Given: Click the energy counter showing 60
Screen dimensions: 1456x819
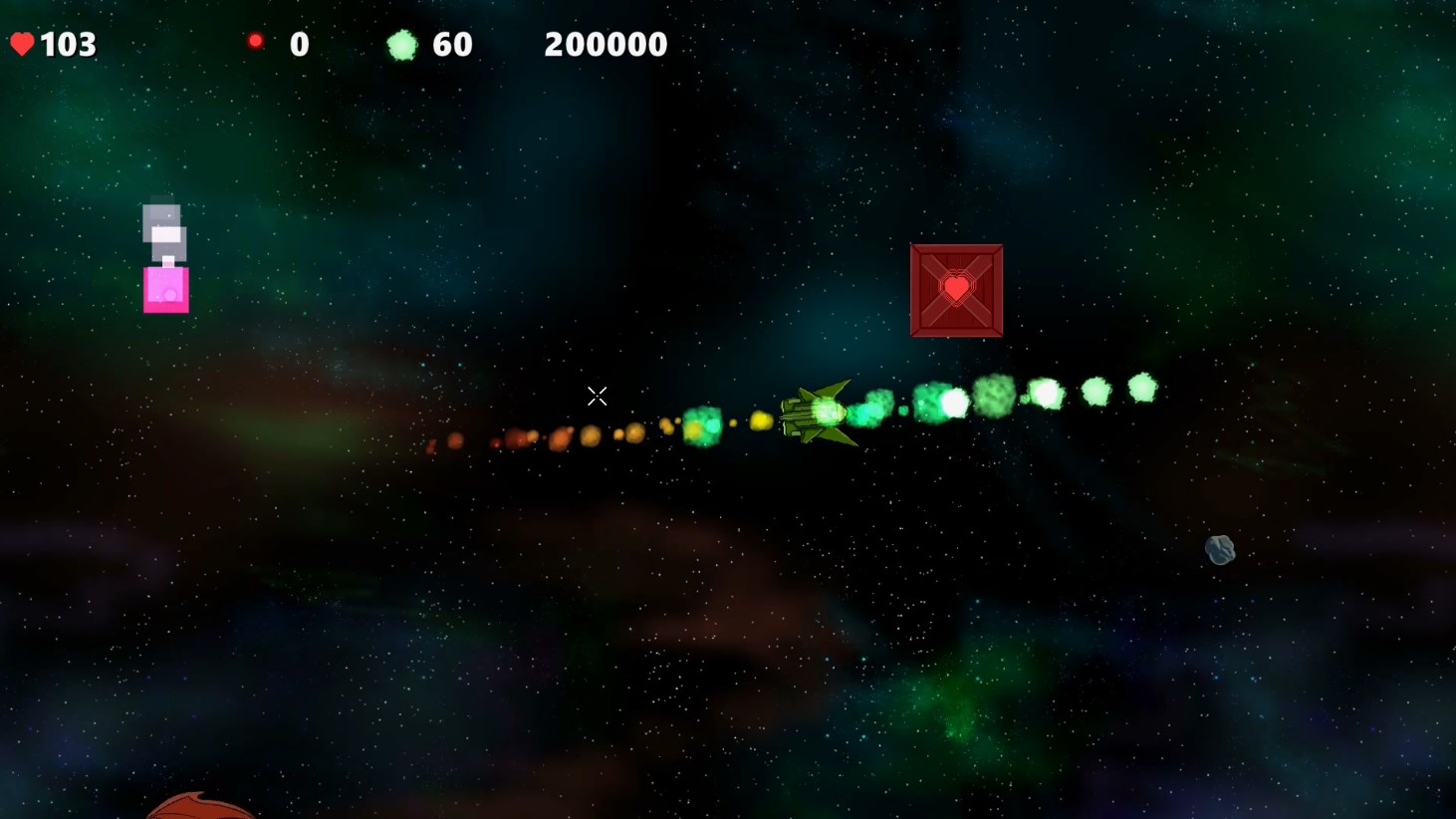Looking at the screenshot, I should (x=453, y=43).
